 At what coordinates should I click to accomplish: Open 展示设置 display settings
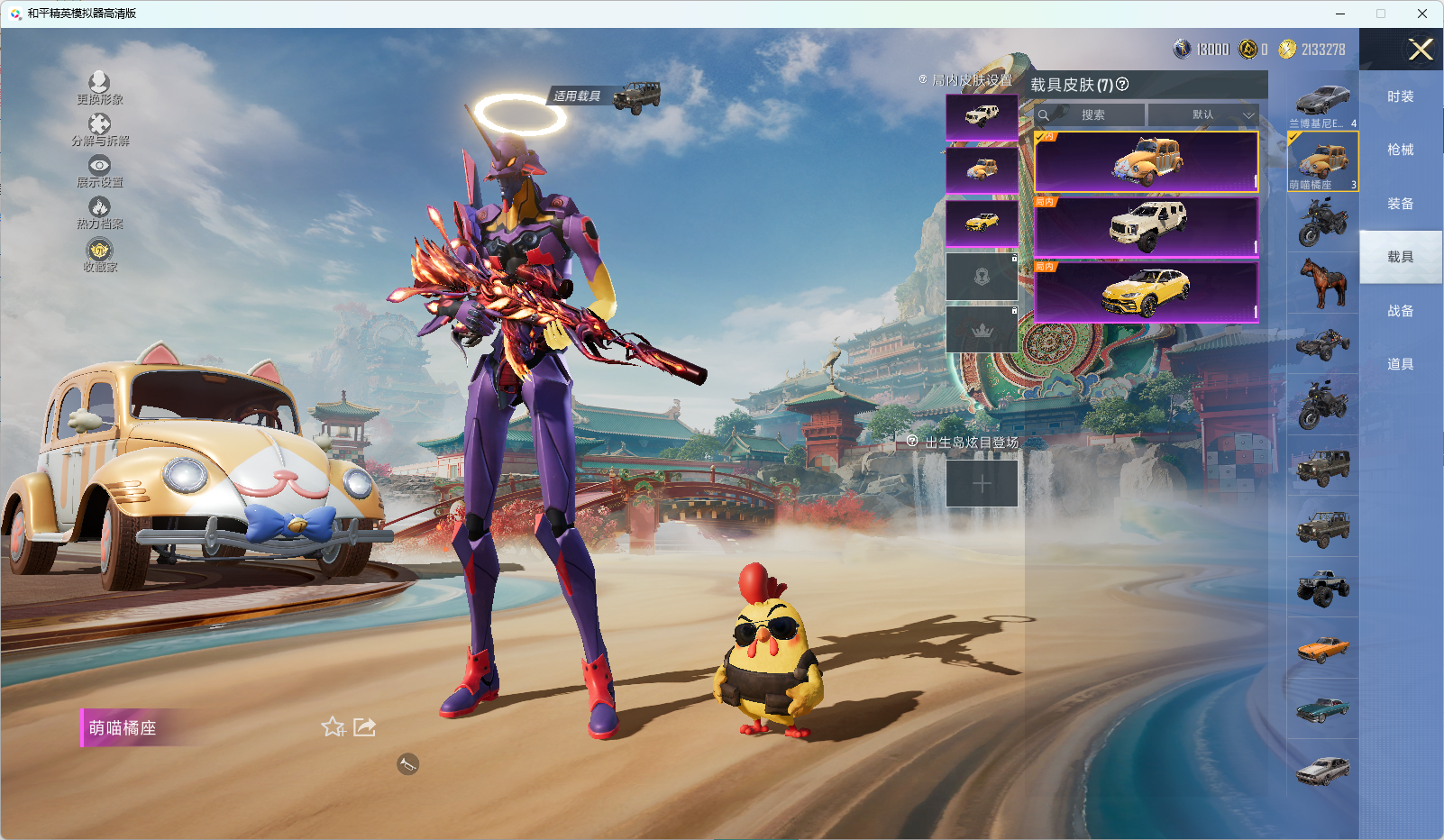pos(99,170)
